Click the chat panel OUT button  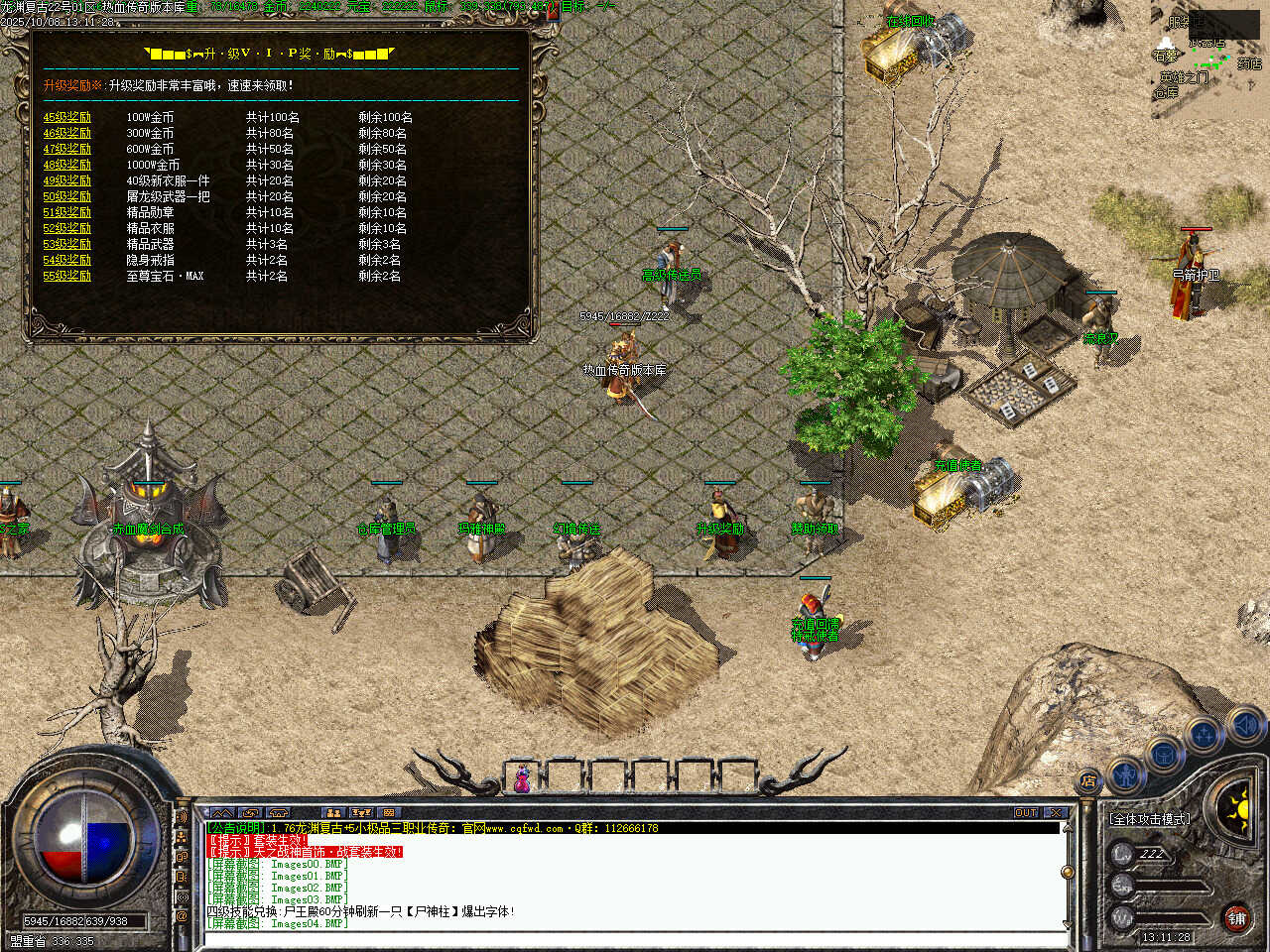coord(1025,813)
